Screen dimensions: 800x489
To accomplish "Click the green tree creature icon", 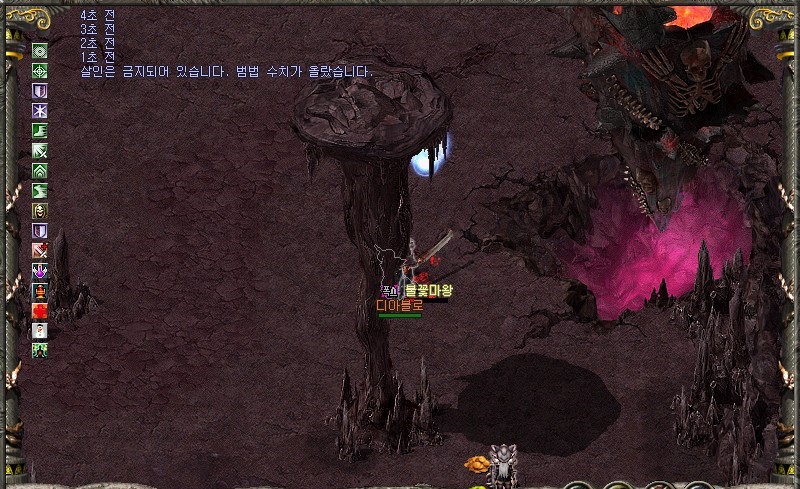I will (x=40, y=351).
